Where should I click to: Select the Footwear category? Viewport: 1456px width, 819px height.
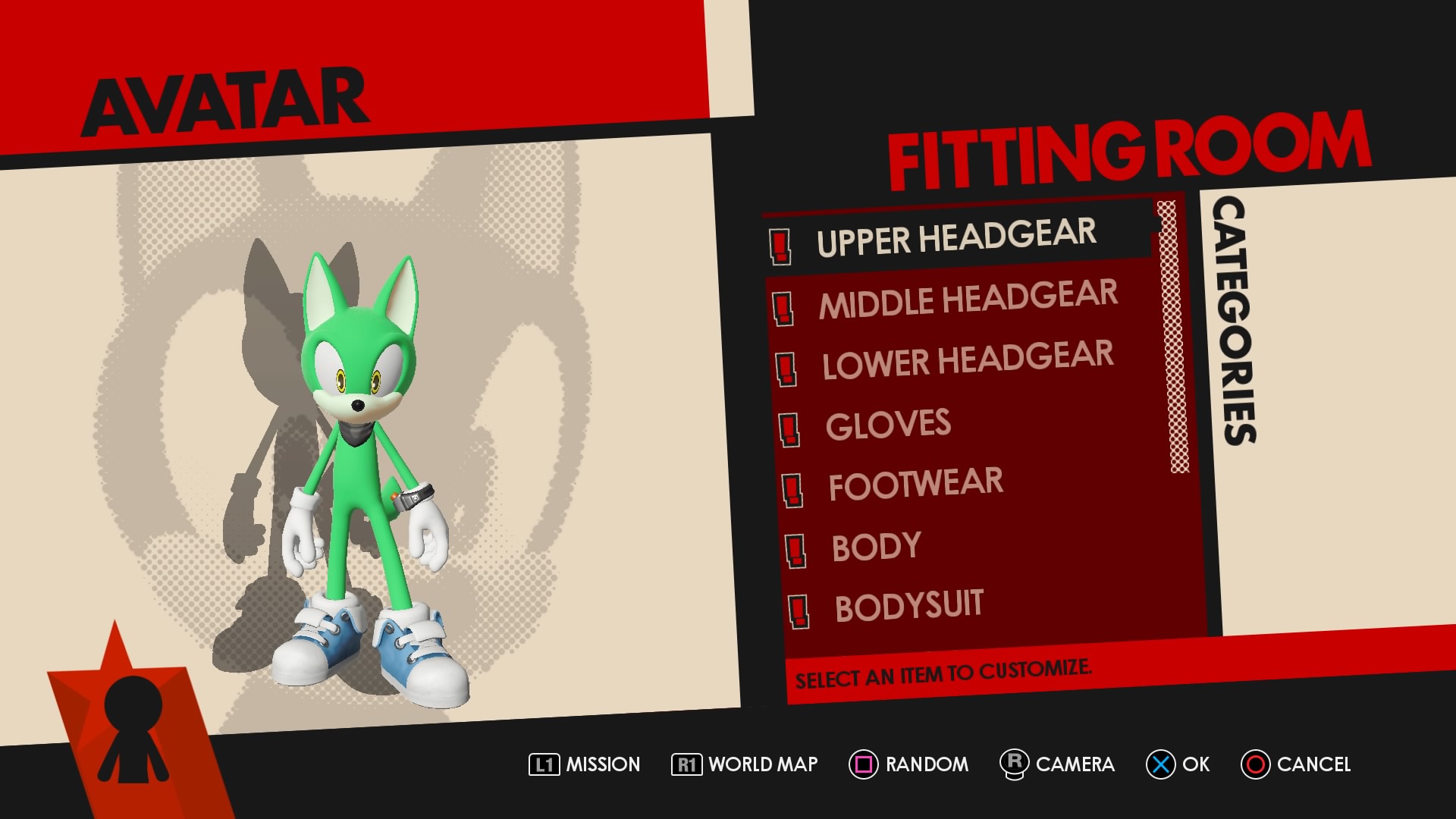[915, 485]
